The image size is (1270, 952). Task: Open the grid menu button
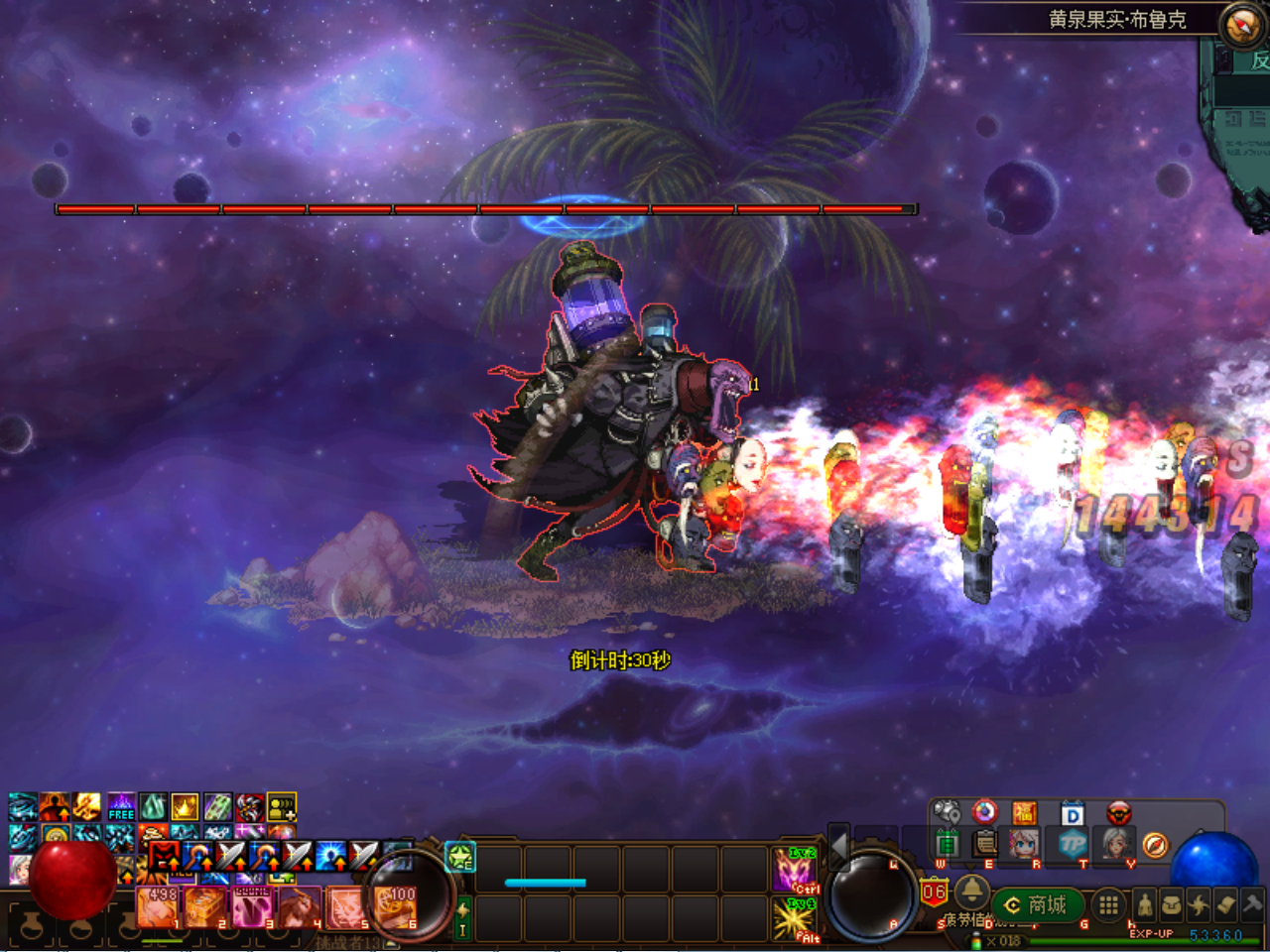[x=1108, y=904]
